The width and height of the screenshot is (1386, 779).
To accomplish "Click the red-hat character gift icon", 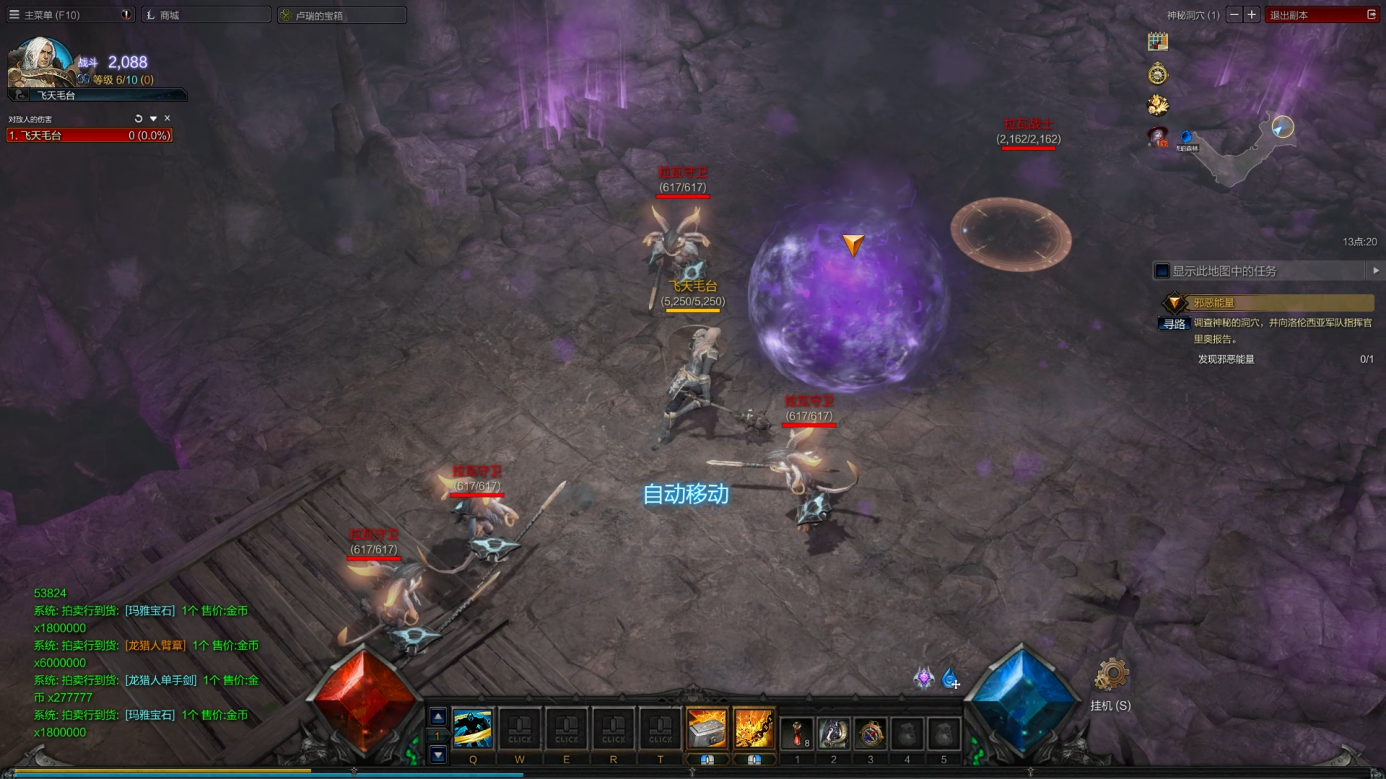I will [x=1158, y=136].
